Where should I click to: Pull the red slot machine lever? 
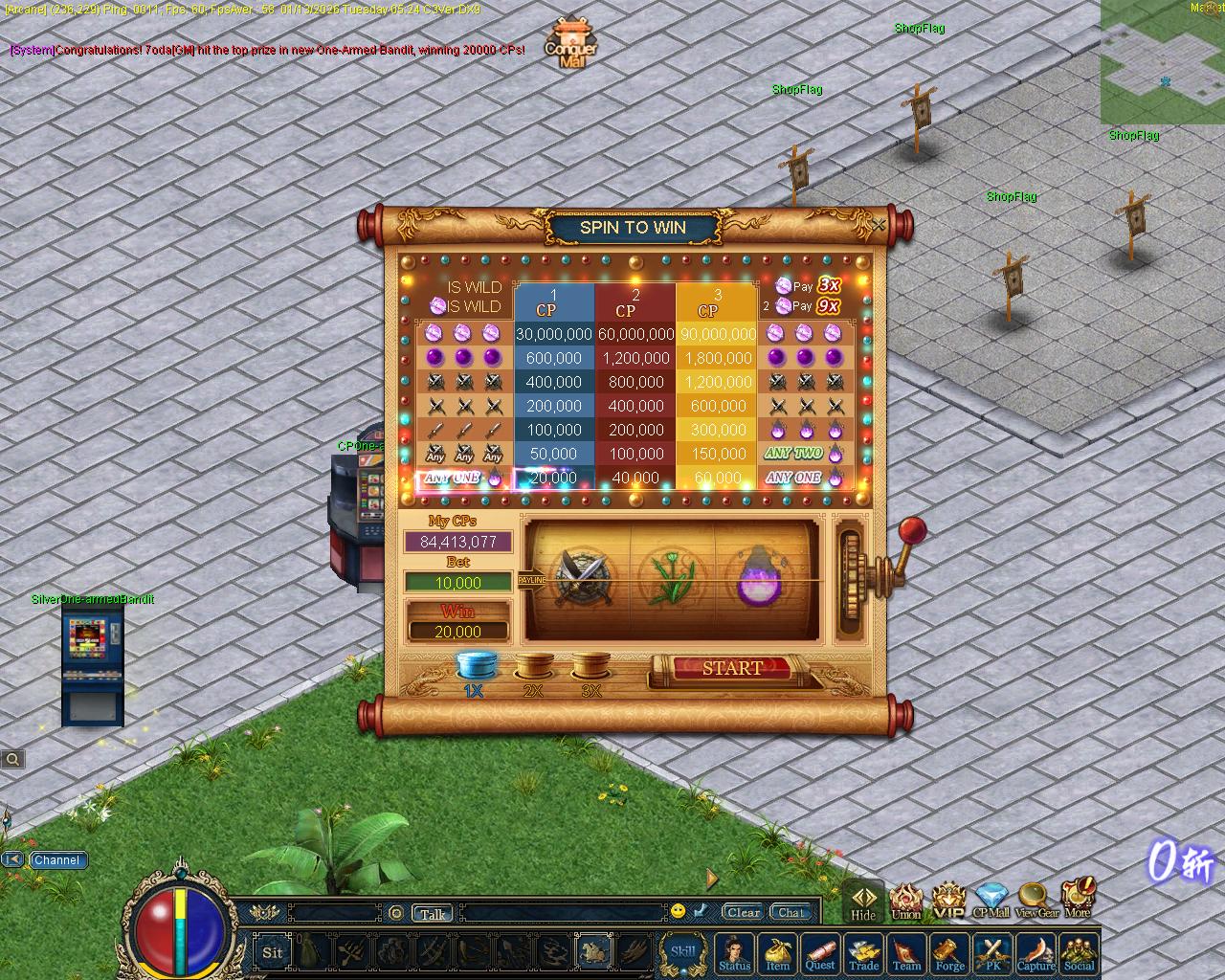click(x=912, y=529)
